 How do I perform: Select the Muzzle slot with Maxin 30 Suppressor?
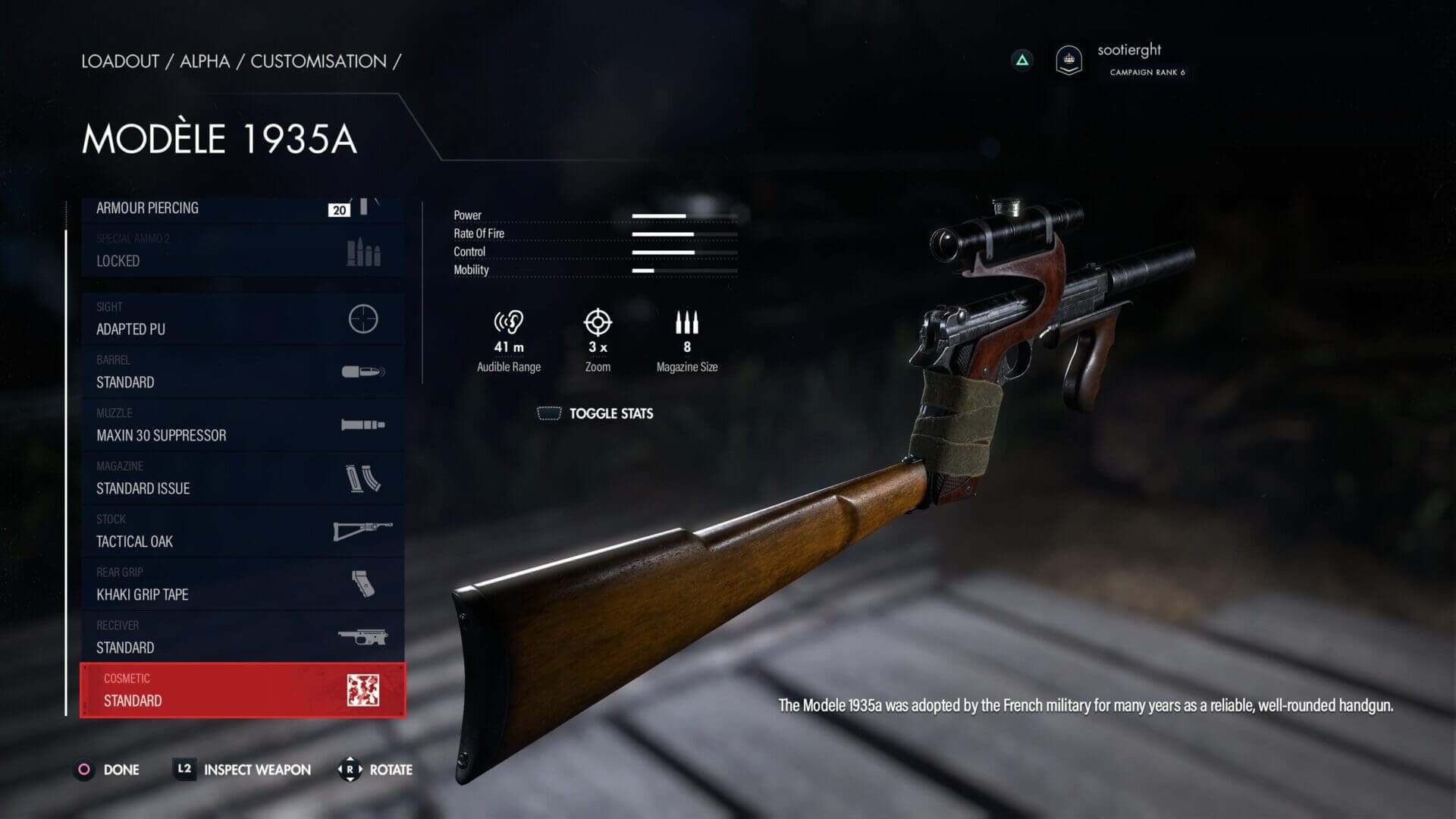(x=241, y=425)
